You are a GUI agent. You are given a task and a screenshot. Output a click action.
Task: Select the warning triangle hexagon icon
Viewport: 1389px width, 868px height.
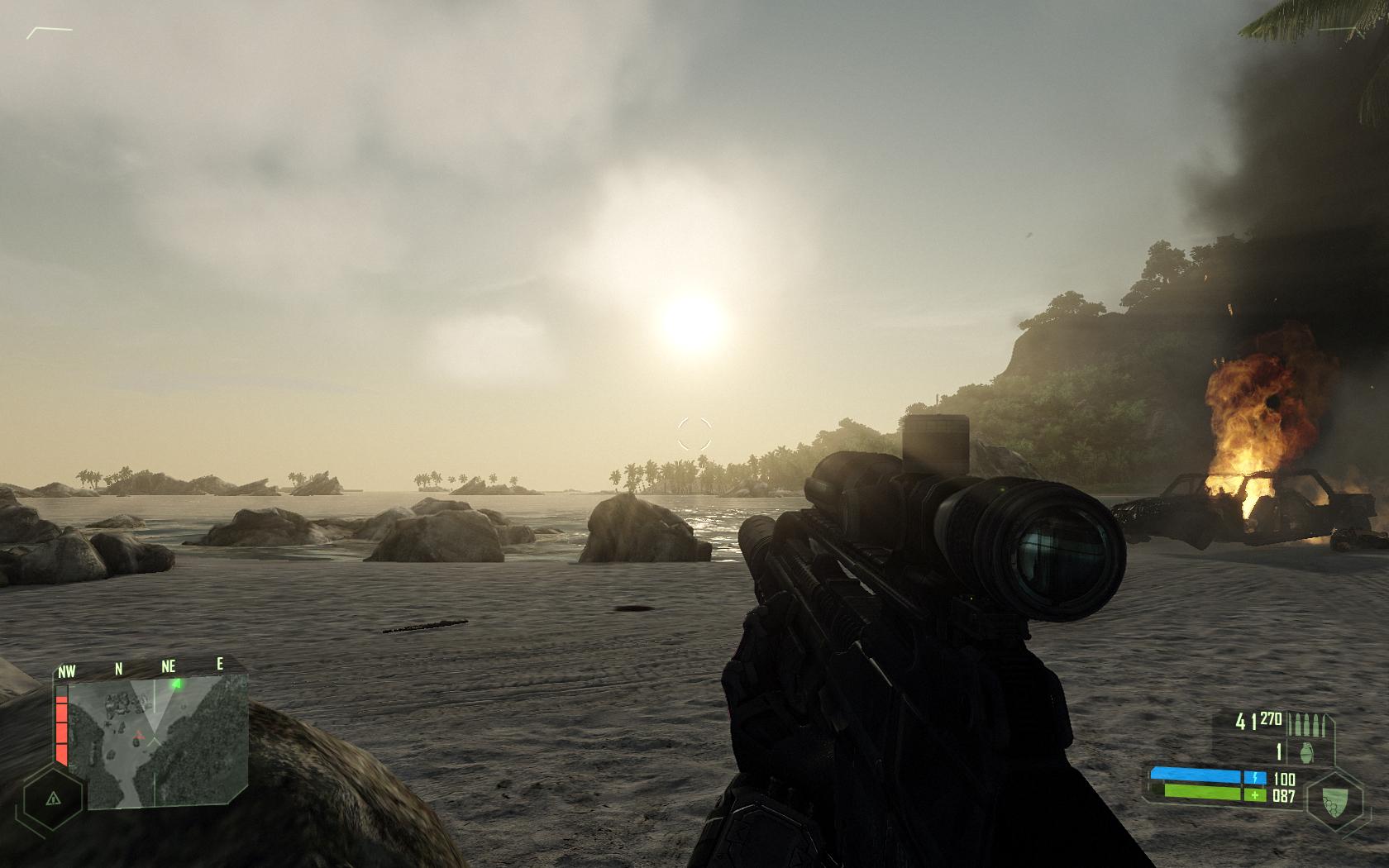53,799
